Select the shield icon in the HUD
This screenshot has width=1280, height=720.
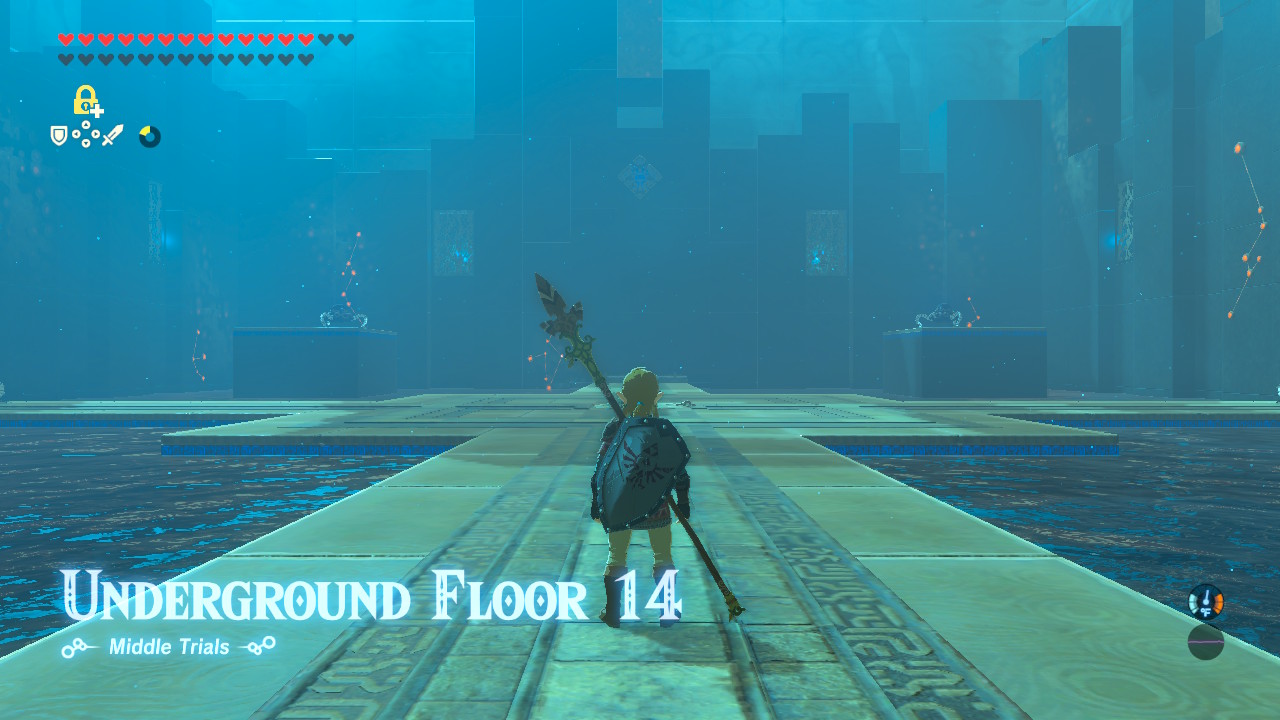coord(59,136)
